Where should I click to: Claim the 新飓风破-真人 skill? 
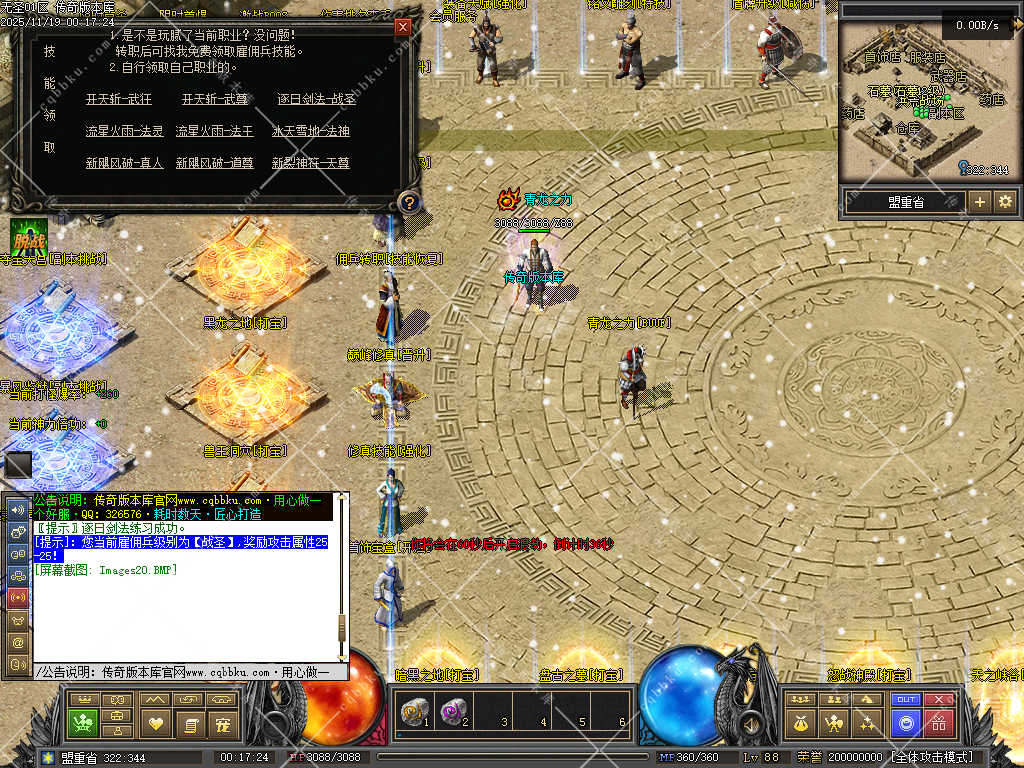pyautogui.click(x=124, y=163)
